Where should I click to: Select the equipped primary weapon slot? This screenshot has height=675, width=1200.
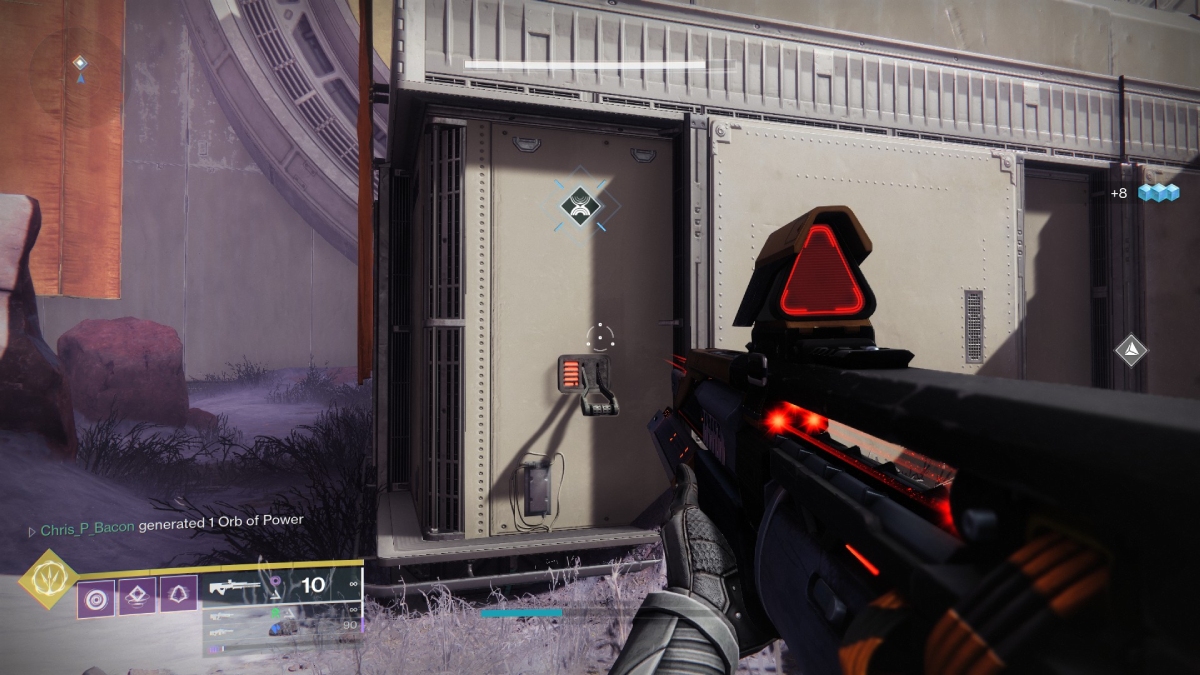(x=280, y=585)
